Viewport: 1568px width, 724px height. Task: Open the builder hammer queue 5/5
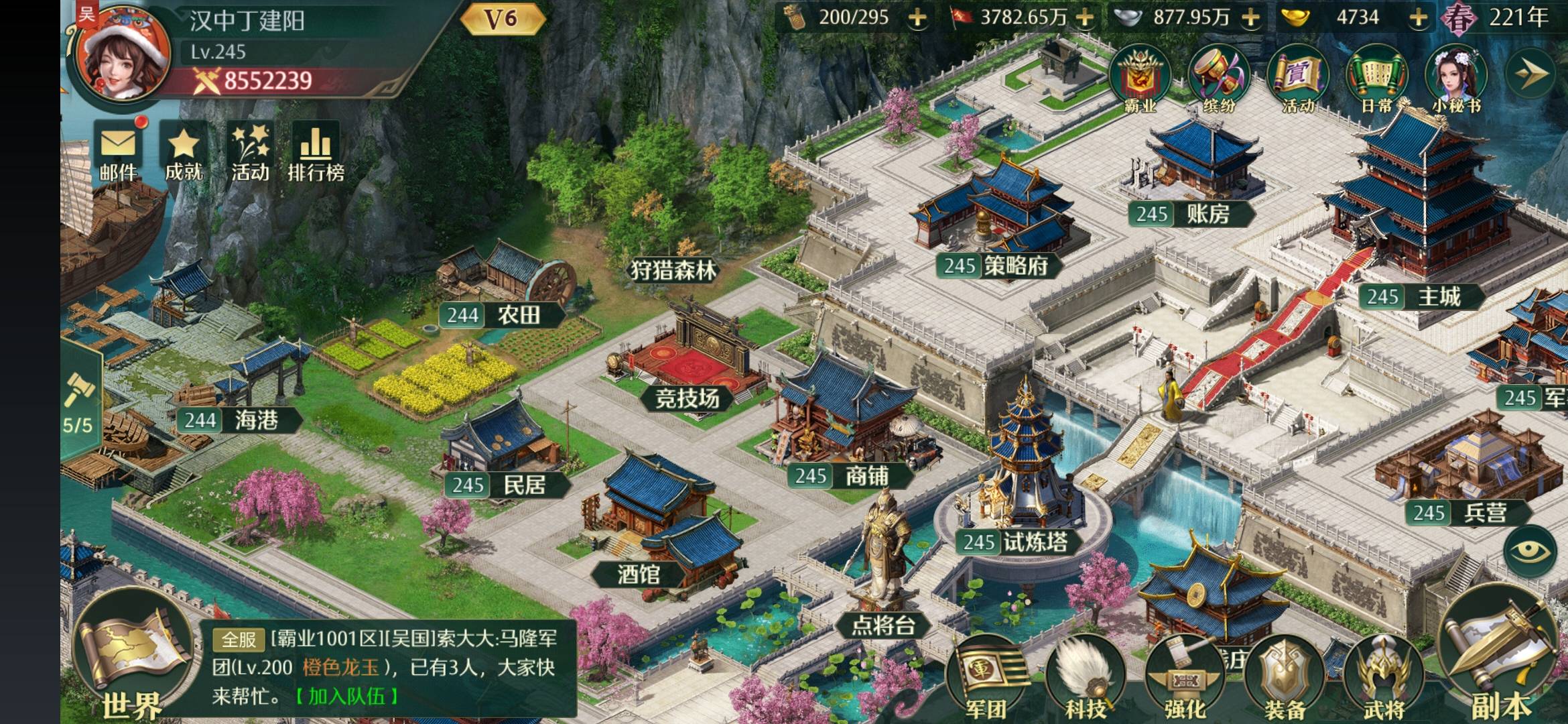pyautogui.click(x=79, y=402)
